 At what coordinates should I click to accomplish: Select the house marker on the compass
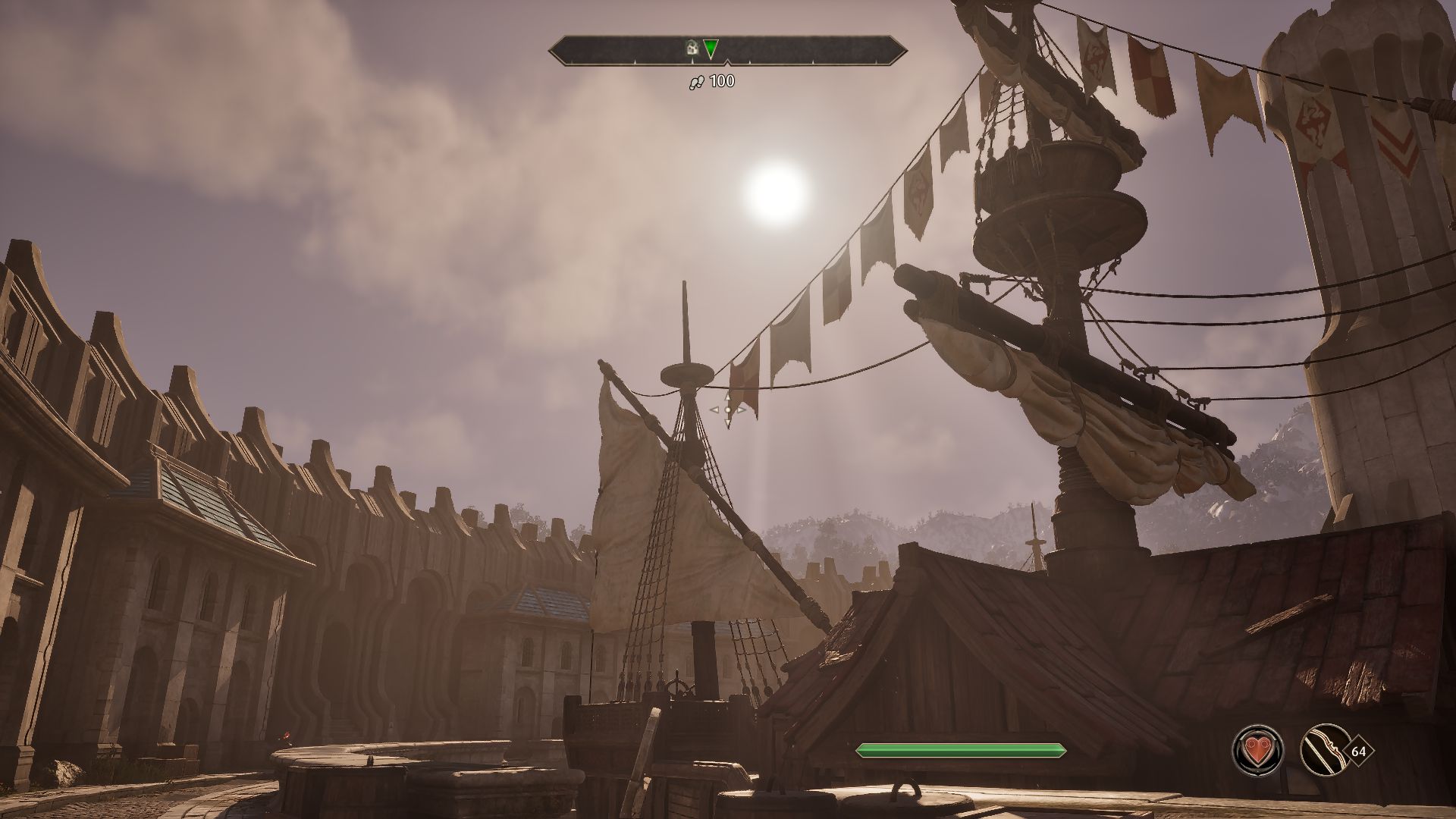click(x=692, y=48)
